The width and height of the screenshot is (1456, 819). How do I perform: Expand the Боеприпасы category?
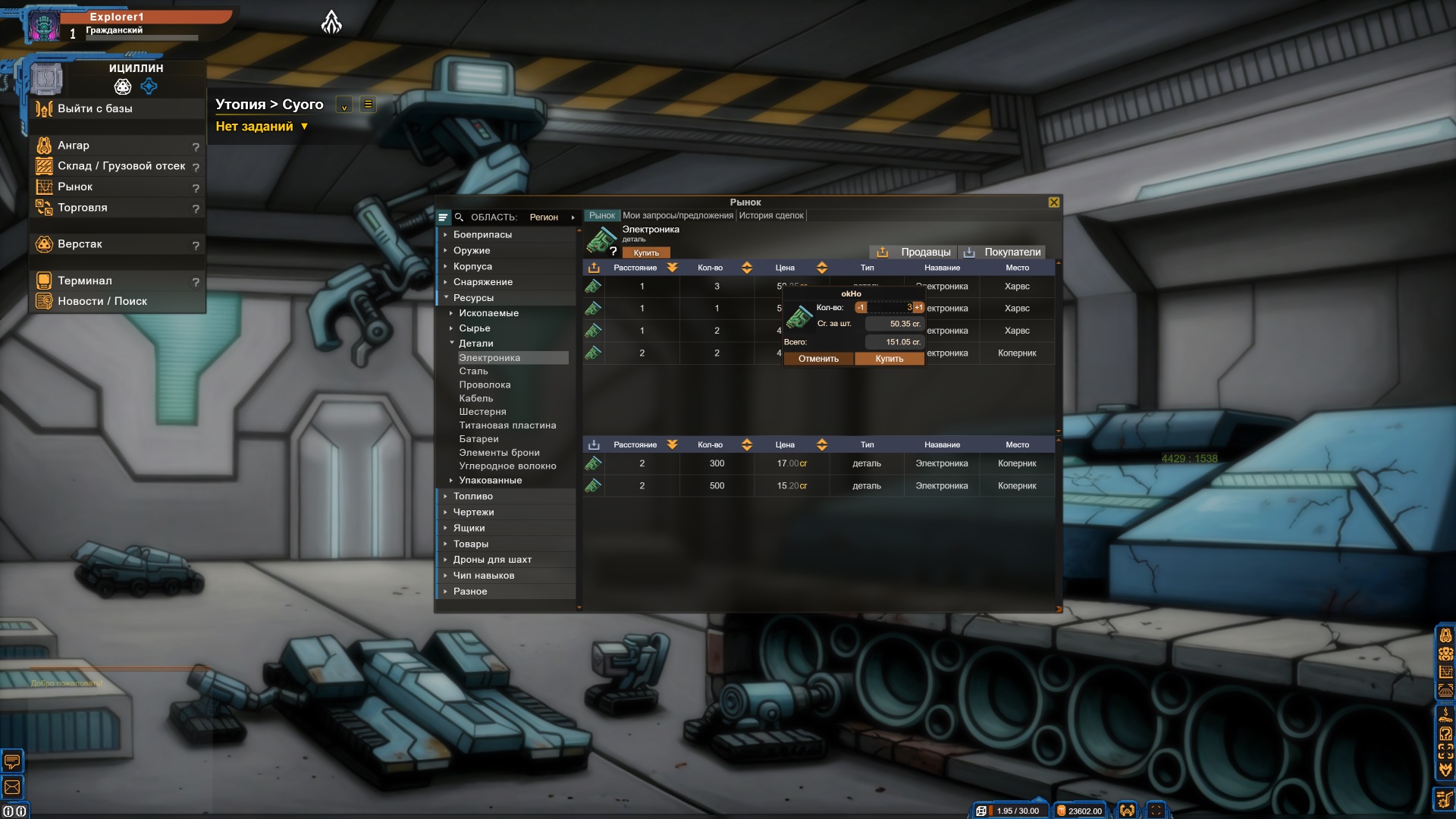(x=482, y=235)
